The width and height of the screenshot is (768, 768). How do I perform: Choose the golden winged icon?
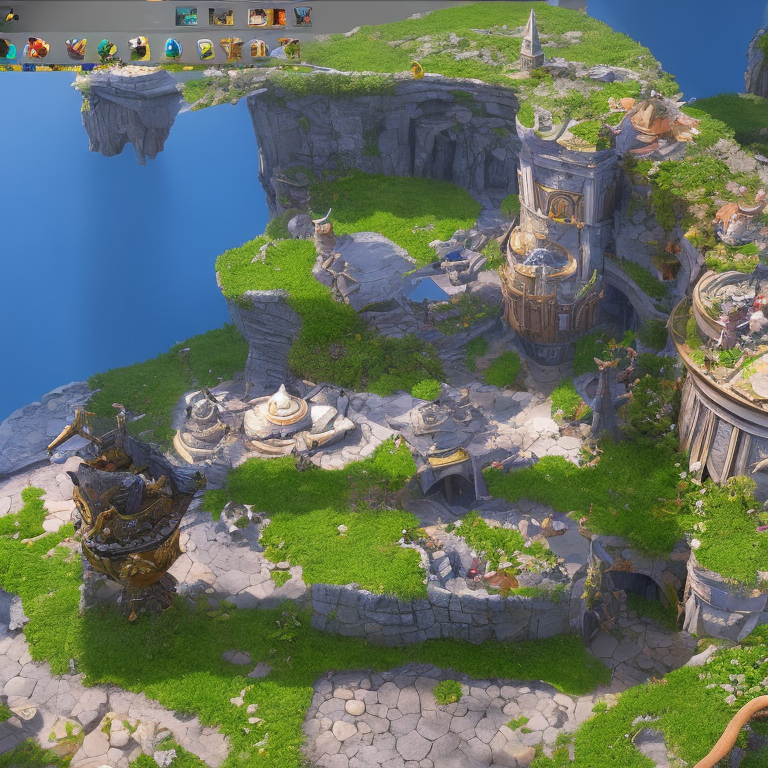pos(232,48)
